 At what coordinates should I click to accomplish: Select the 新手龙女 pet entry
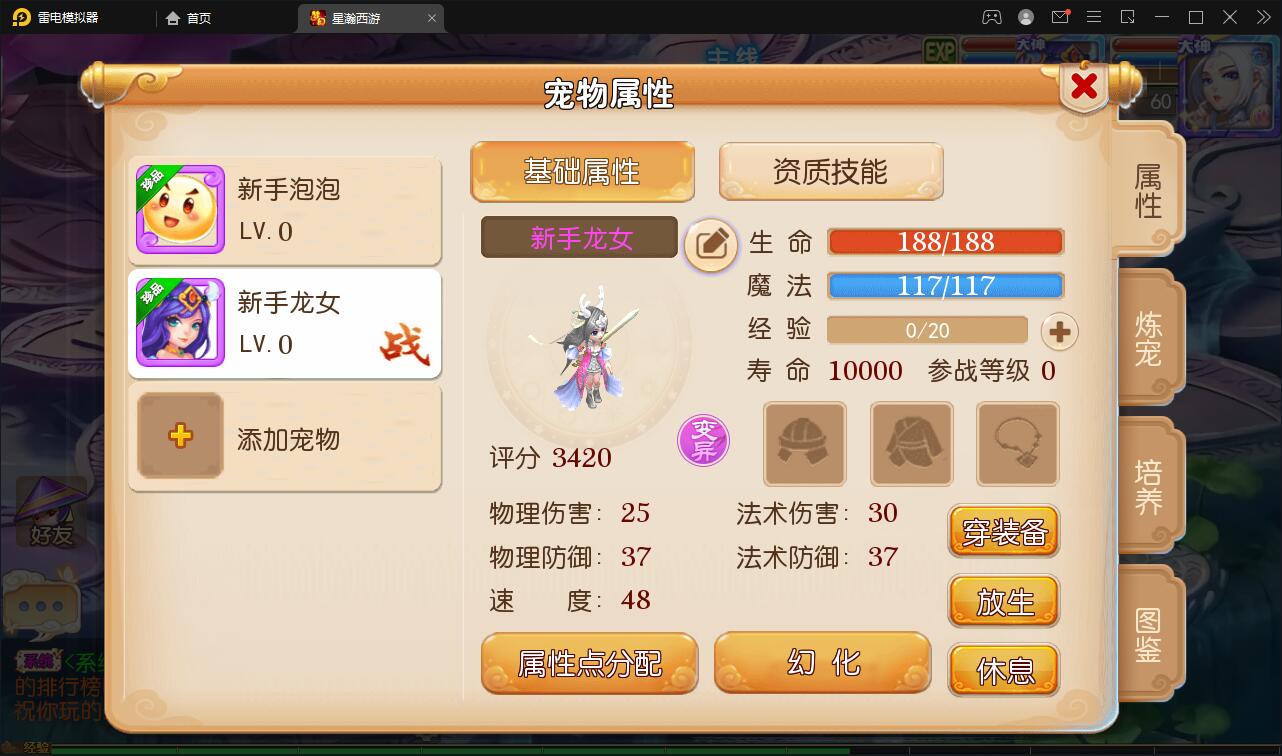[x=284, y=322]
